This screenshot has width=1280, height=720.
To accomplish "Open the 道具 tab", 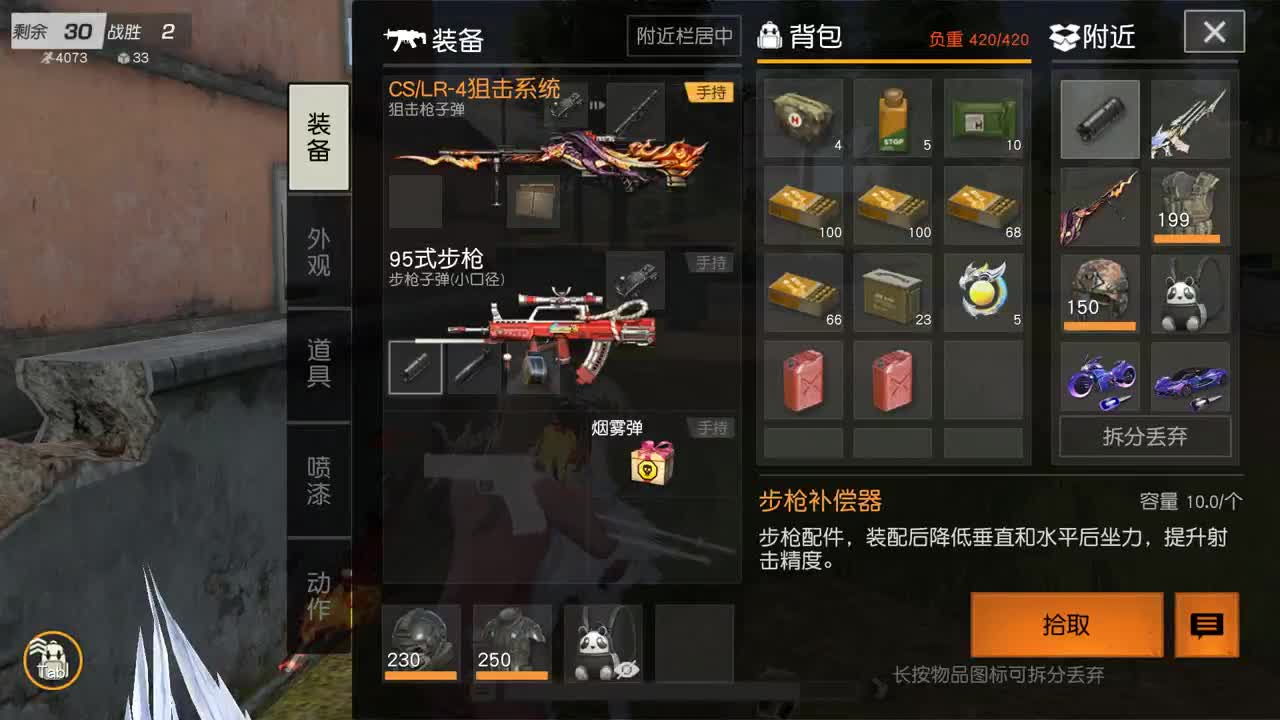I will pyautogui.click(x=318, y=354).
